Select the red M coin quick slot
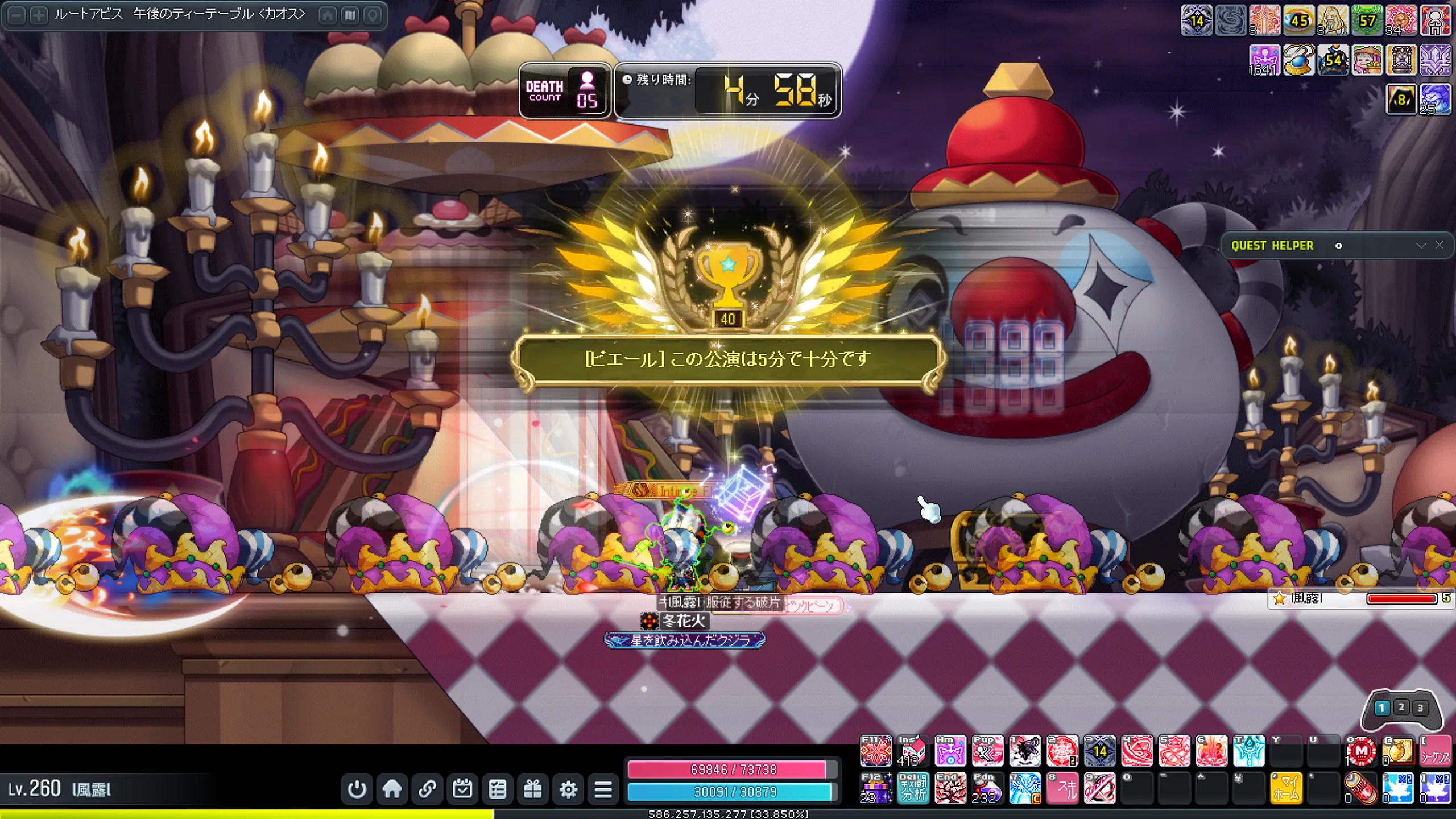Screen dimensions: 1456x819 pos(1360,751)
